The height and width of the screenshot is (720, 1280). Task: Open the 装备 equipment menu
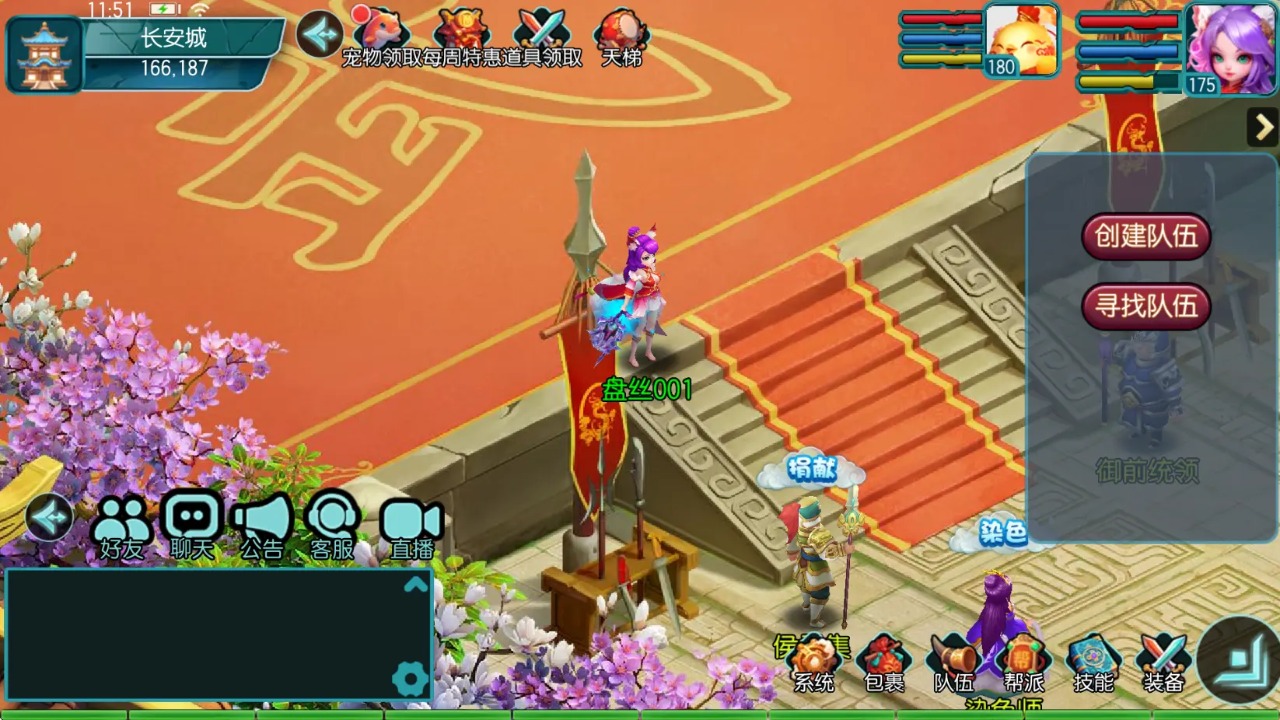coord(1163,662)
